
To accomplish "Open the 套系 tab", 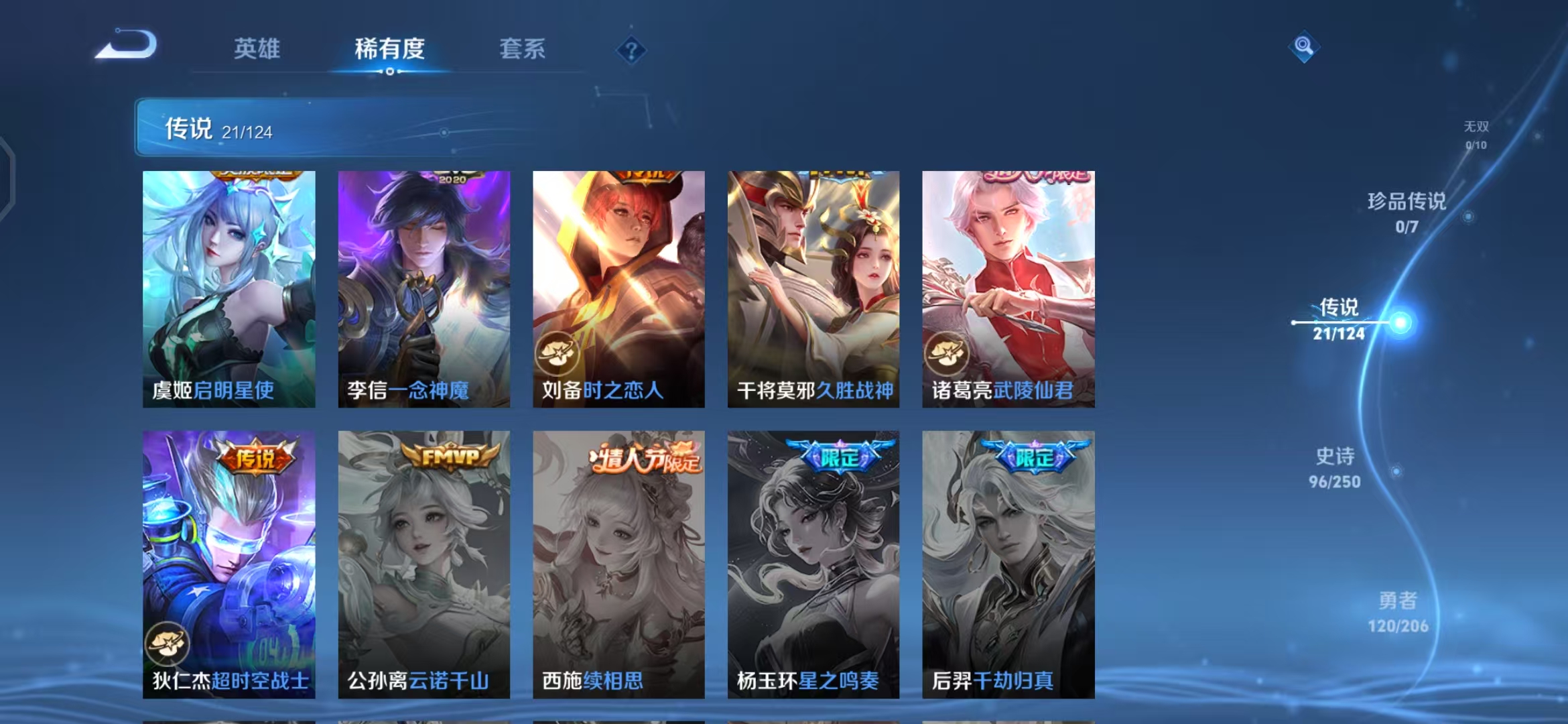I will point(522,49).
